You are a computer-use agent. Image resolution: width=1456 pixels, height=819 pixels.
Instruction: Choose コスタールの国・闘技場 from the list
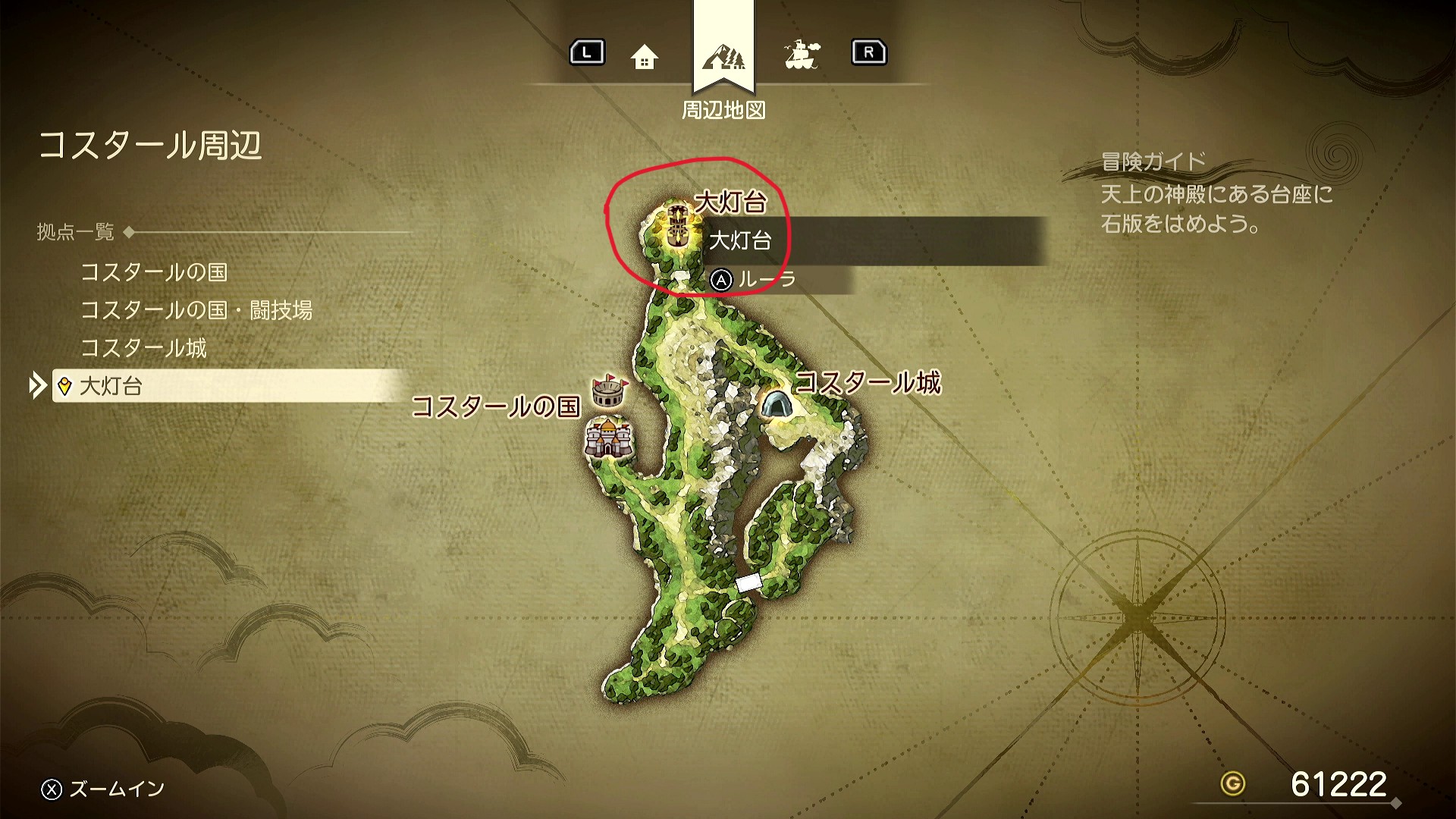[196, 310]
